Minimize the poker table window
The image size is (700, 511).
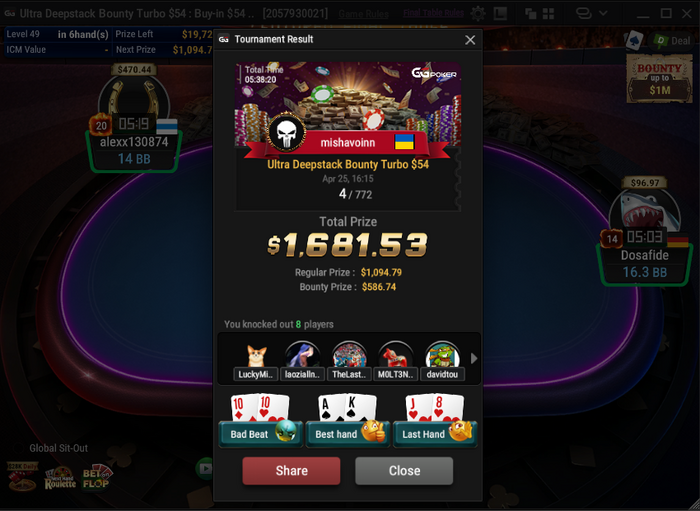click(641, 14)
